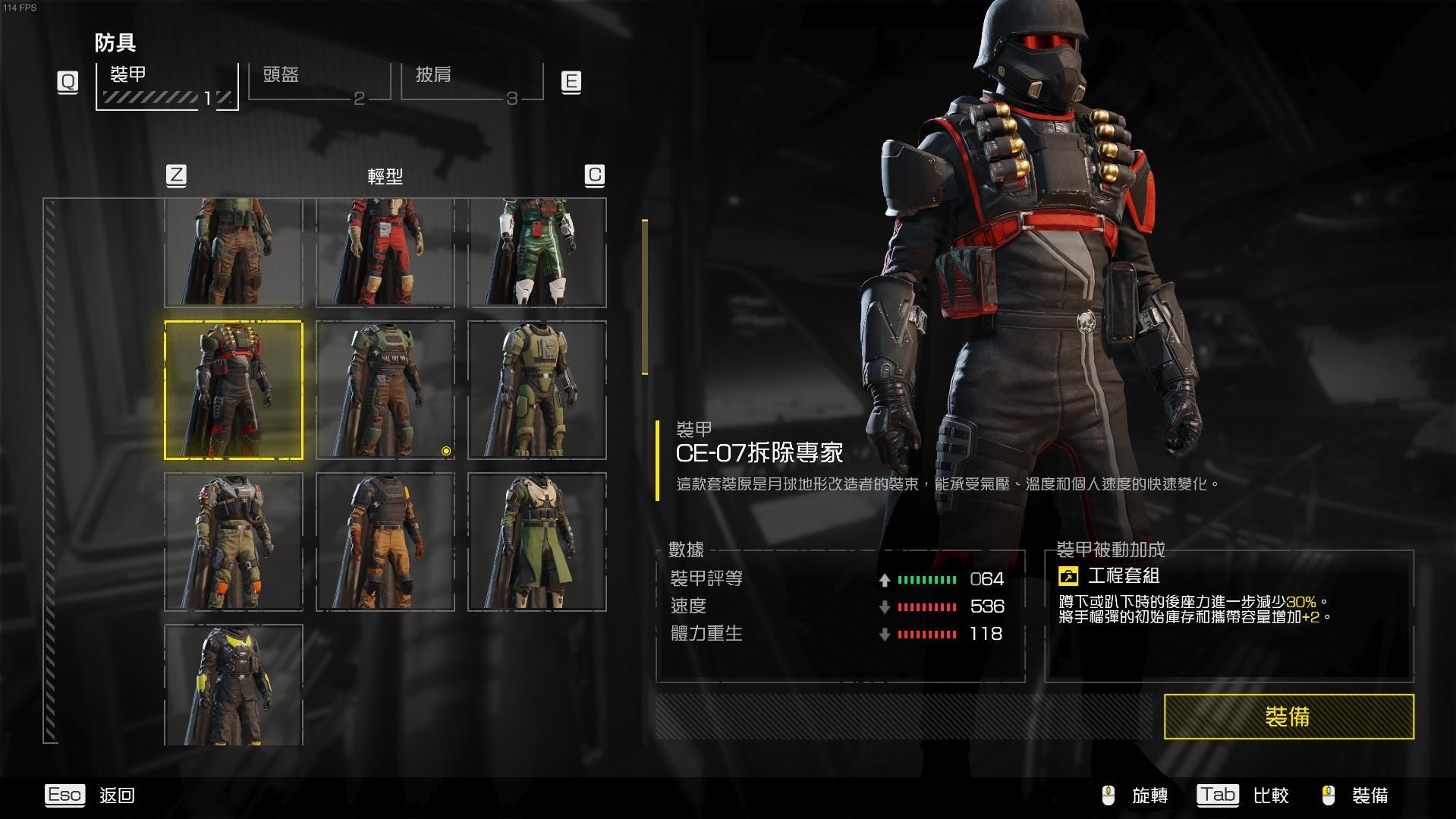Screen dimensions: 1456x819
Task: Pick the black and yellow armor thumbnail
Action: 234,685
